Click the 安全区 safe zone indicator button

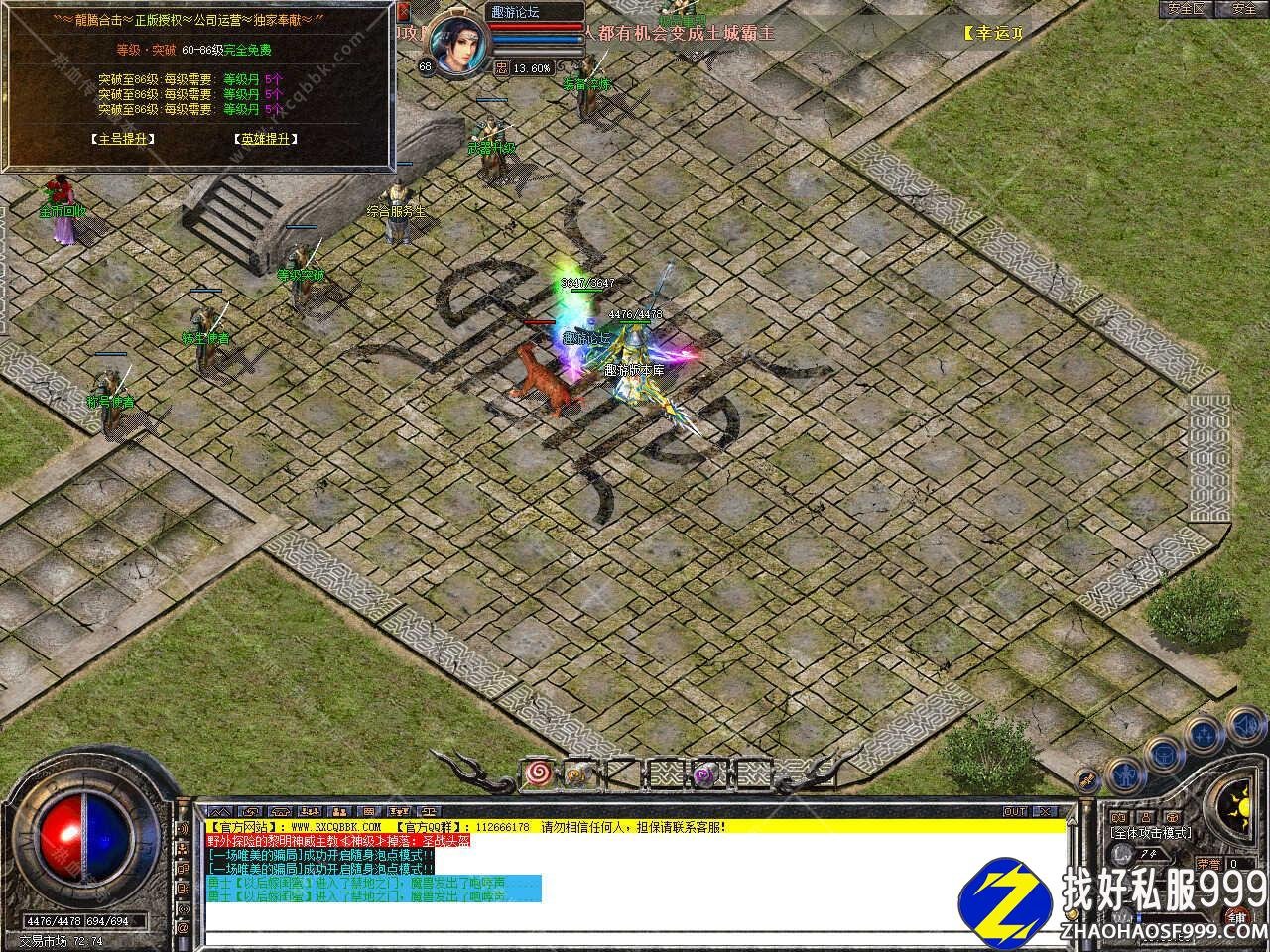point(1186,9)
